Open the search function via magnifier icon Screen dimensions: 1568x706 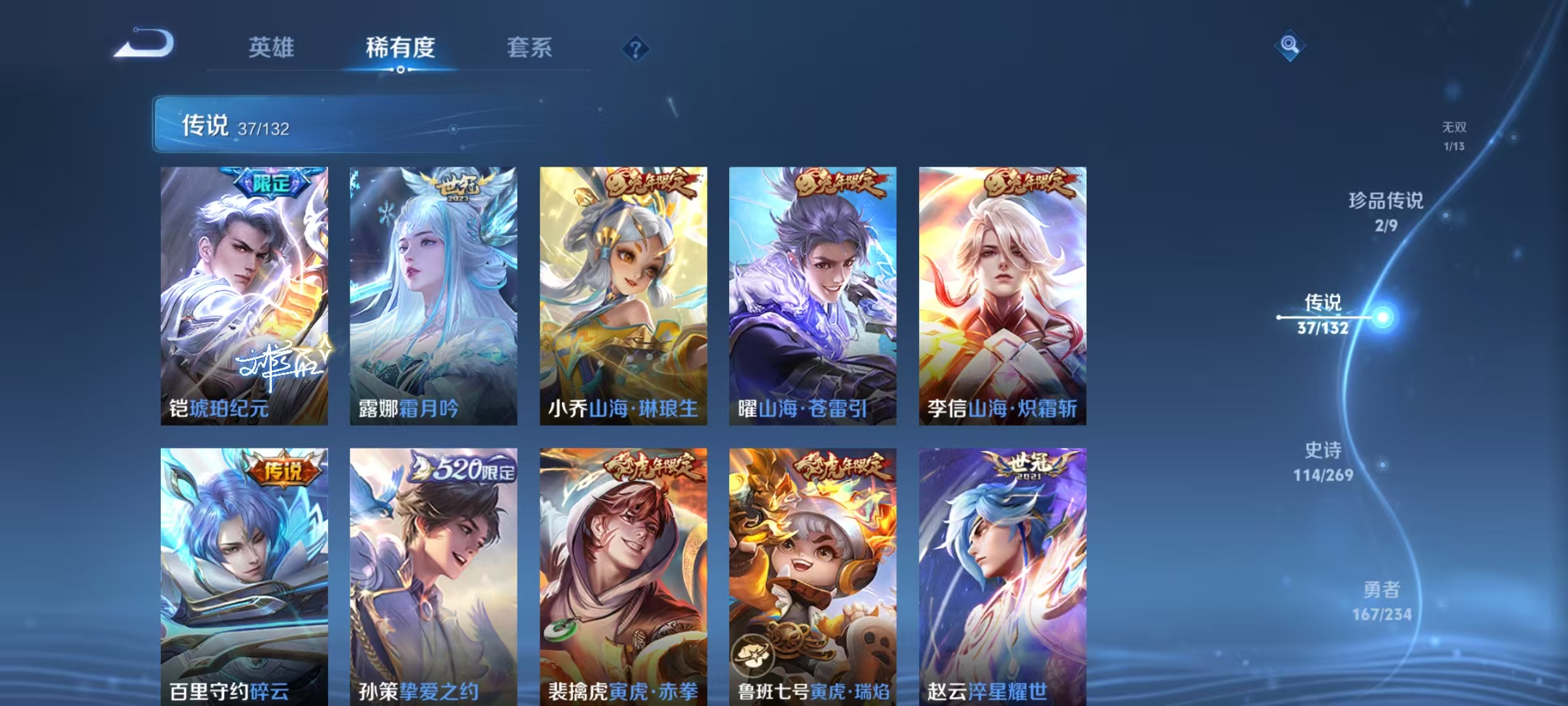[x=1290, y=44]
